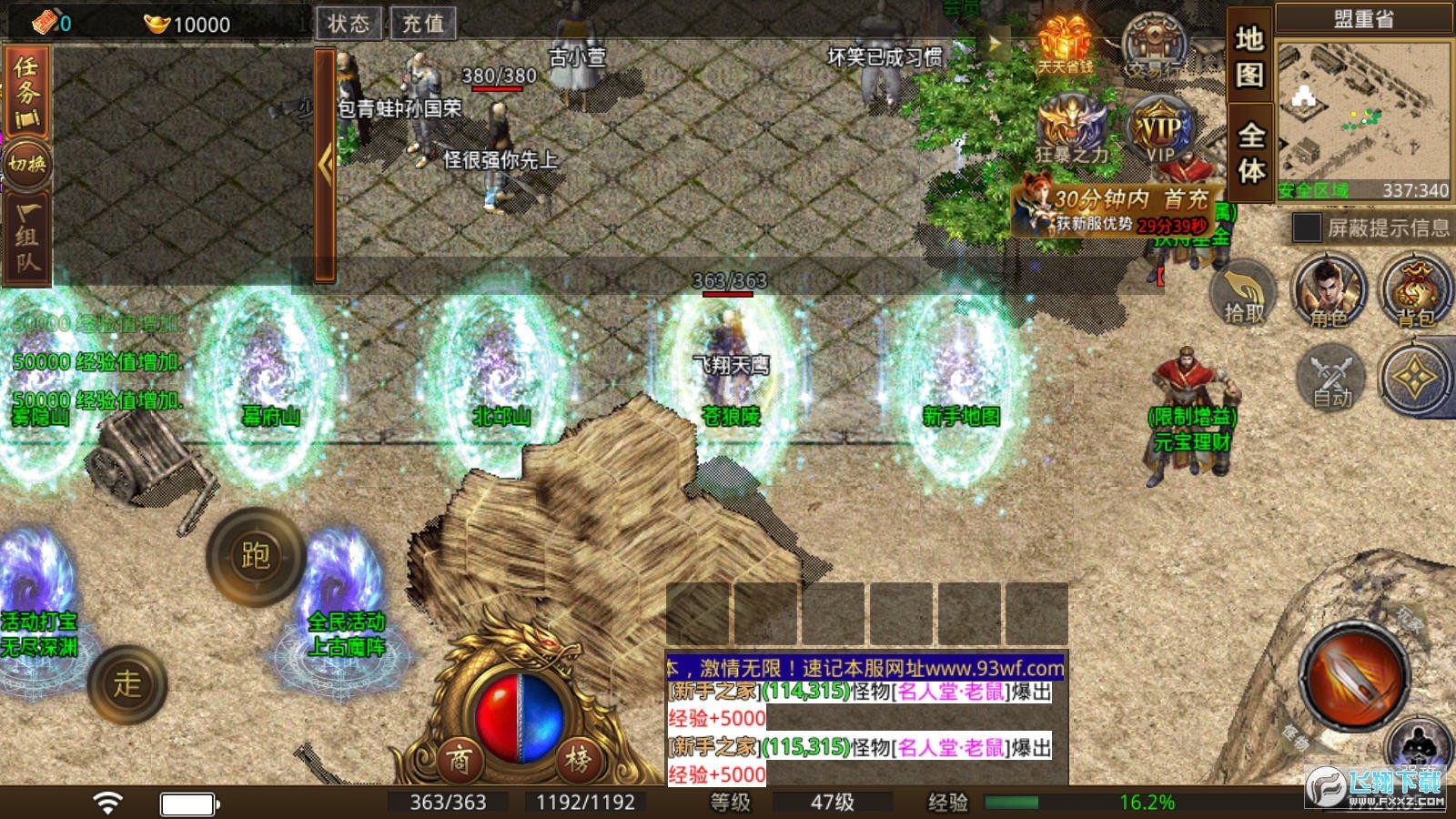Open the 角色 character sheet

pyautogui.click(x=1329, y=293)
